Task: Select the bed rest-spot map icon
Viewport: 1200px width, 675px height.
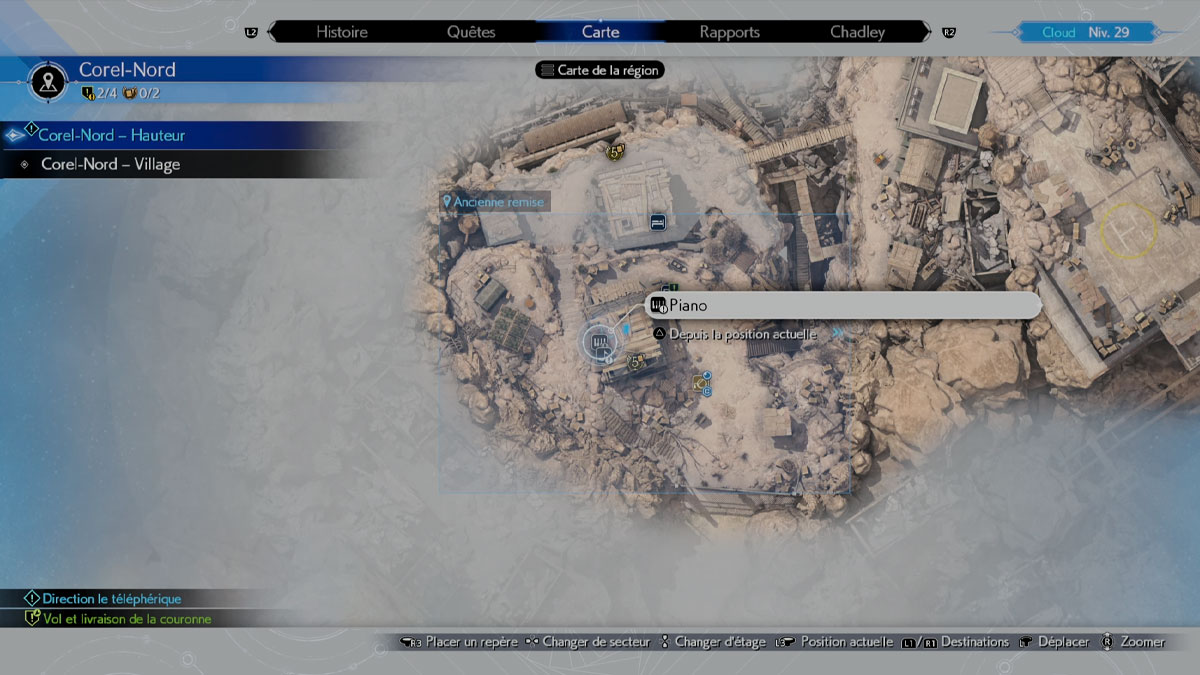Action: 657,221
